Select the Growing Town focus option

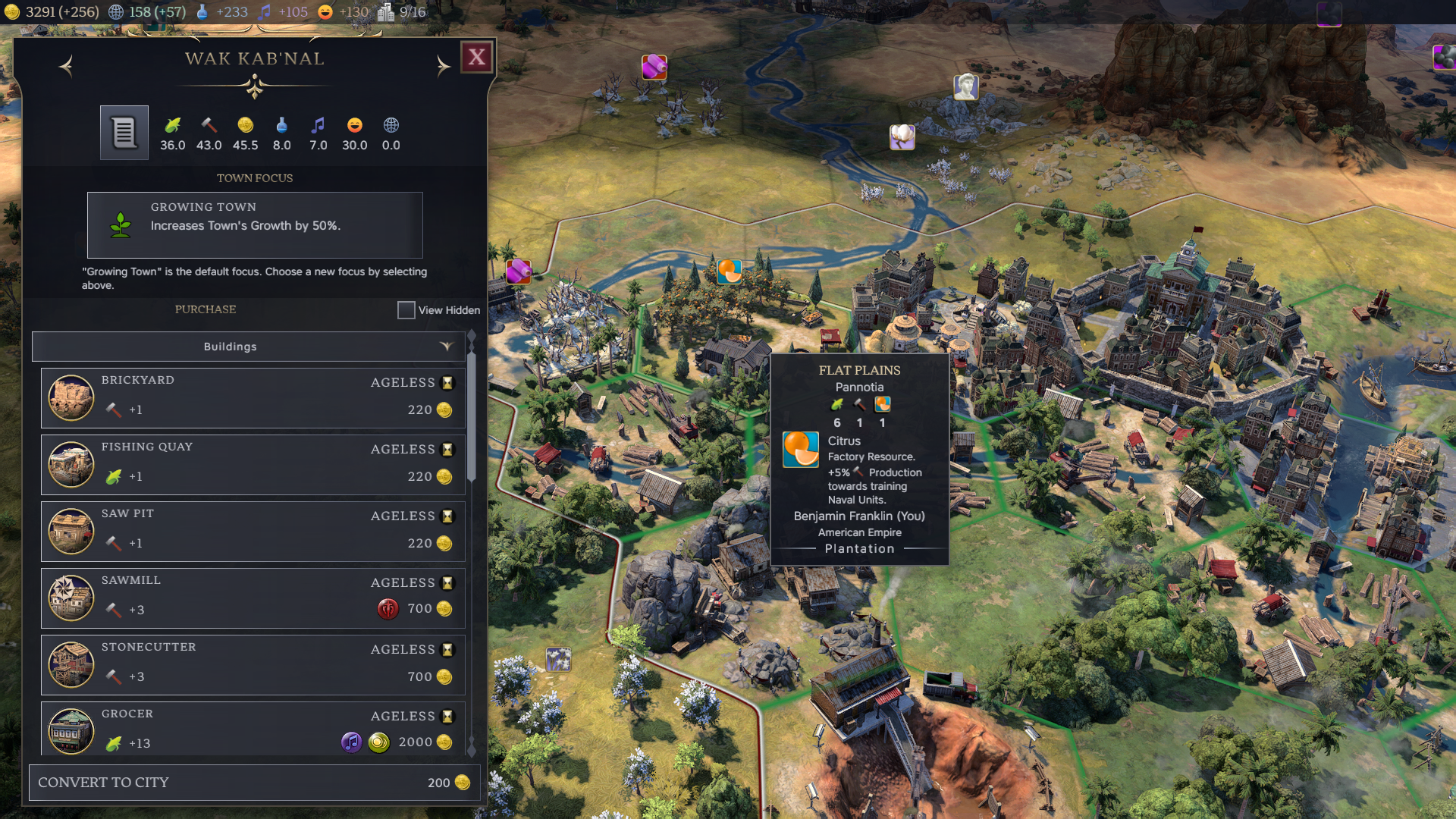point(255,225)
